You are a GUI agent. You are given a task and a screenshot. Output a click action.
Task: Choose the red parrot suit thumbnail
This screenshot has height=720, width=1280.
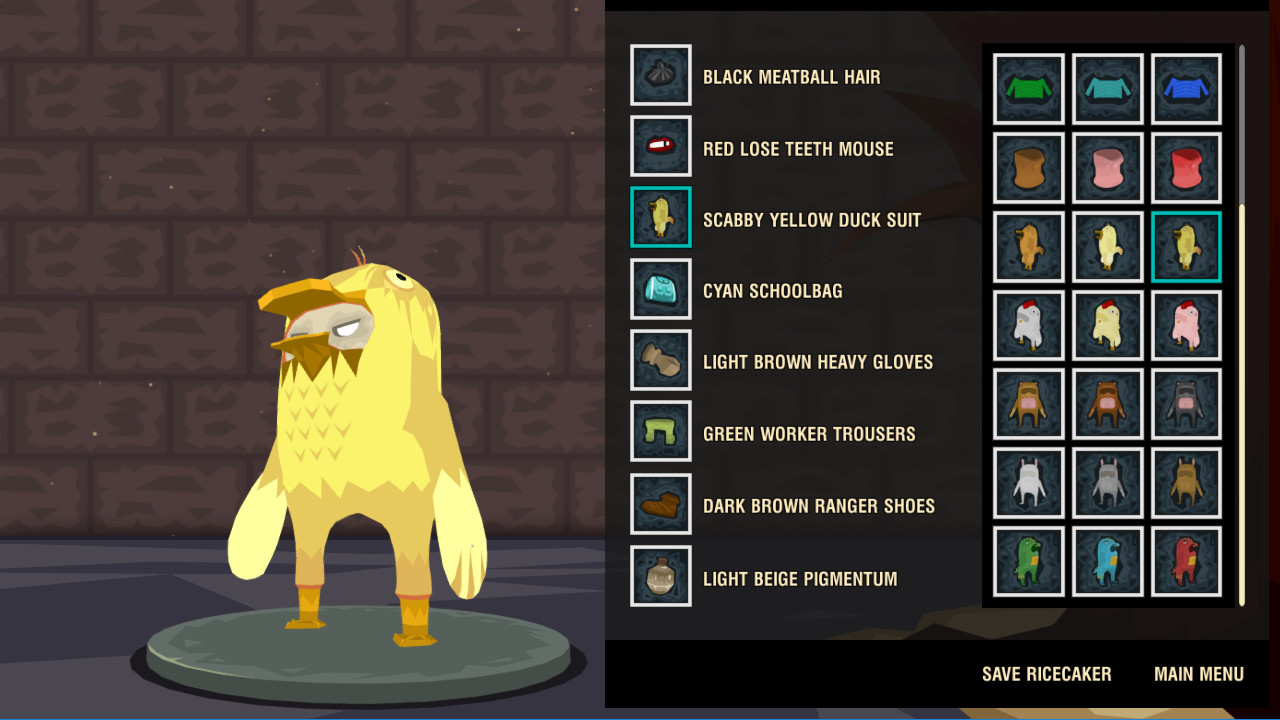tap(1186, 562)
